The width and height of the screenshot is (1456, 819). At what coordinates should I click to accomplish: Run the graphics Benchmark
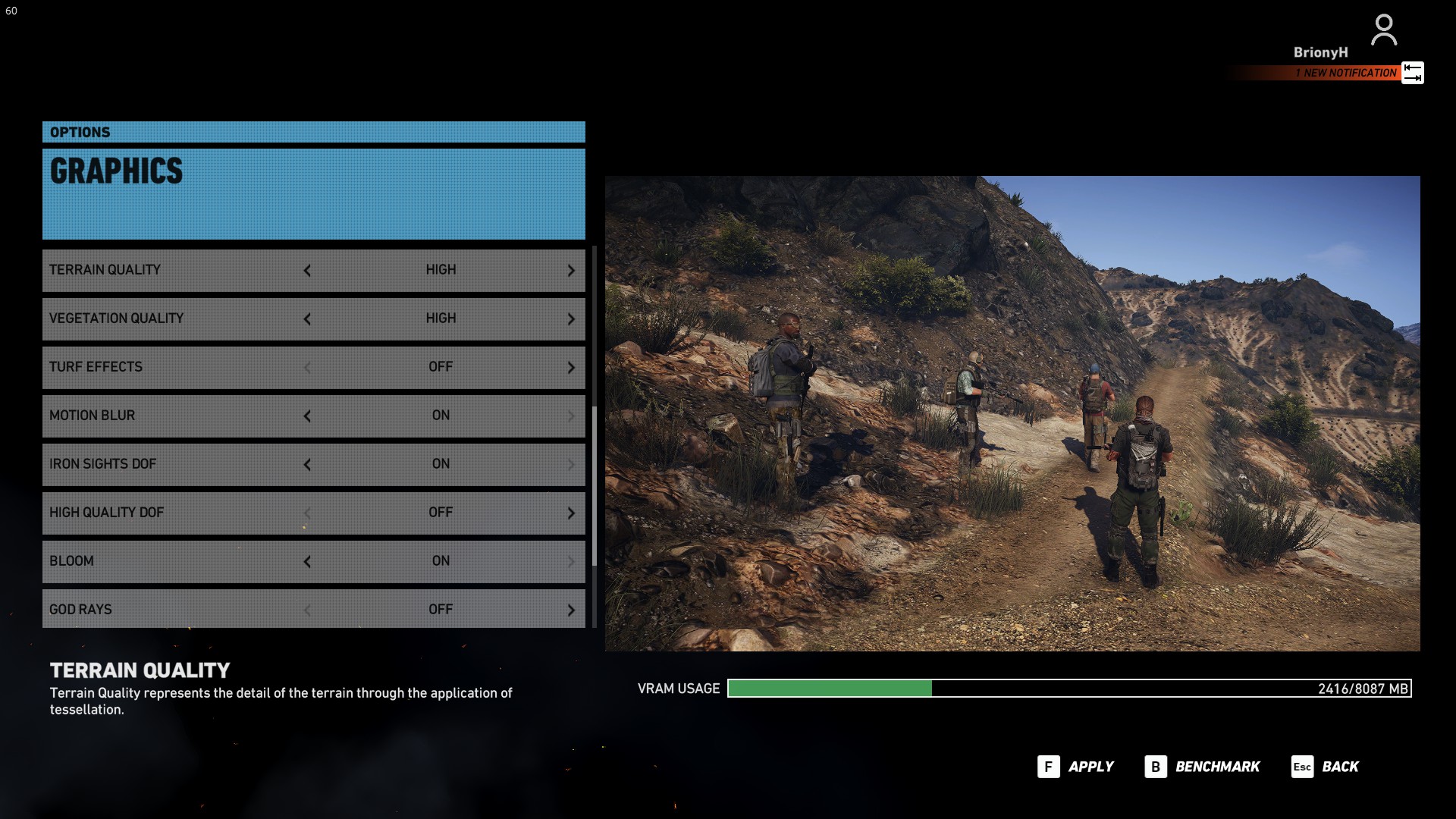1202,767
